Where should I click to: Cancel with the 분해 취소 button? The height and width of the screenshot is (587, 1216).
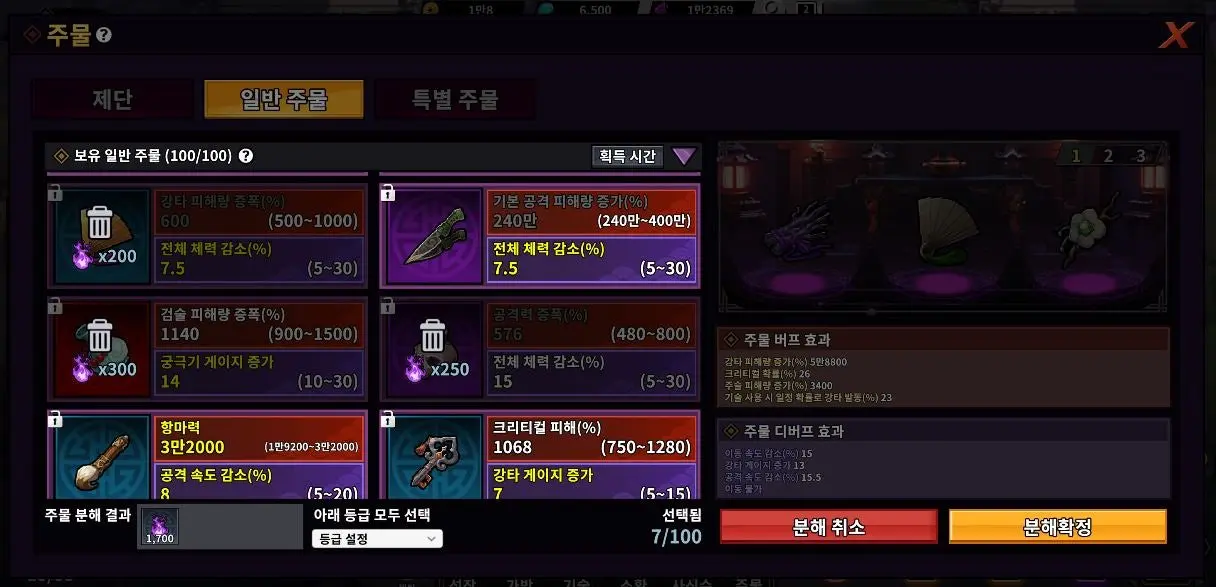click(x=828, y=527)
